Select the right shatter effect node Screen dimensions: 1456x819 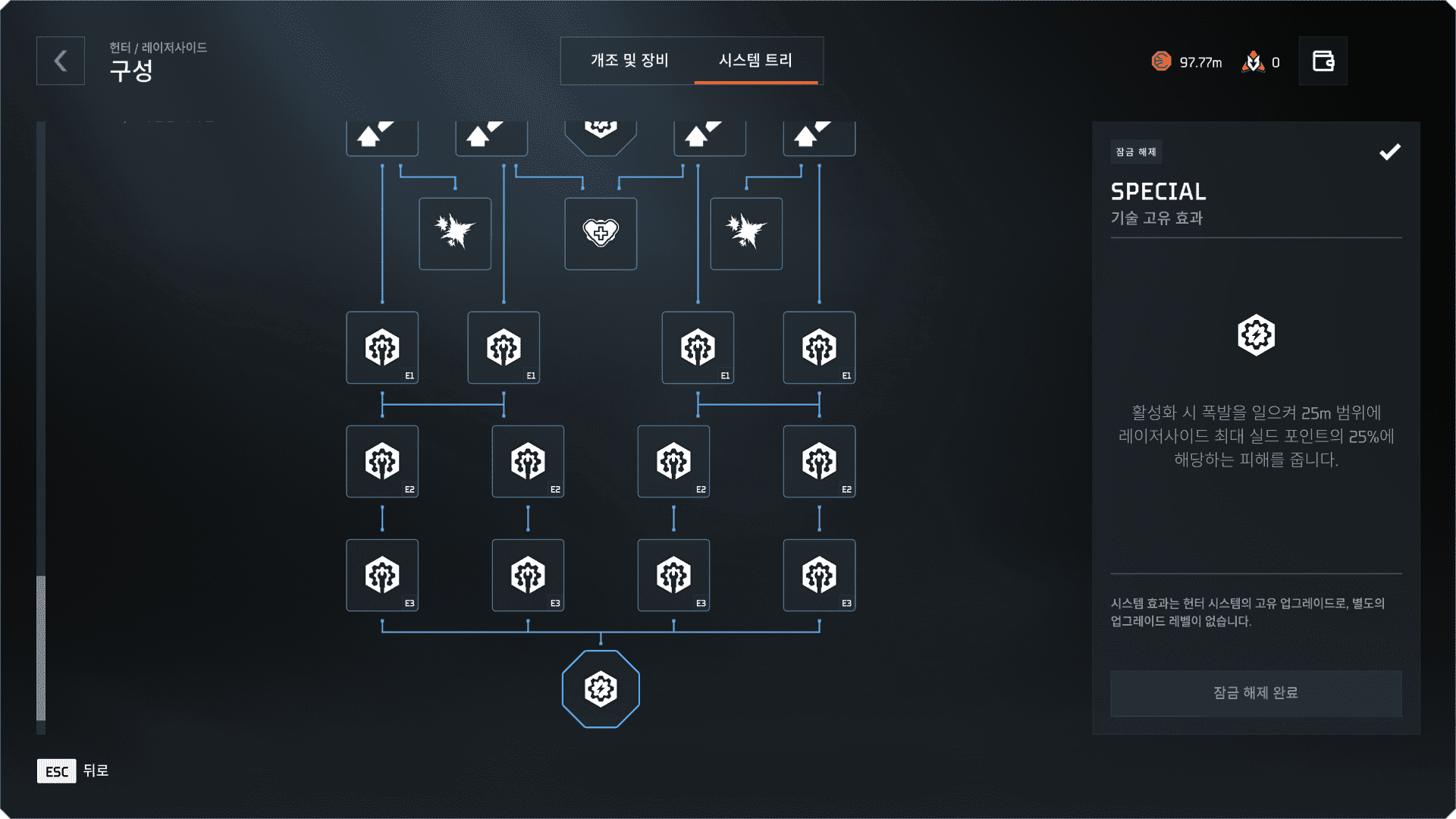tap(746, 234)
